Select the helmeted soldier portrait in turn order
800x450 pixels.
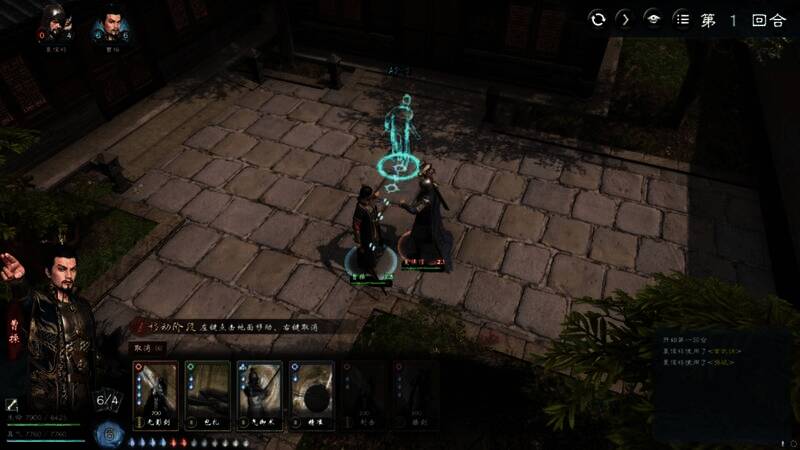pyautogui.click(x=54, y=24)
